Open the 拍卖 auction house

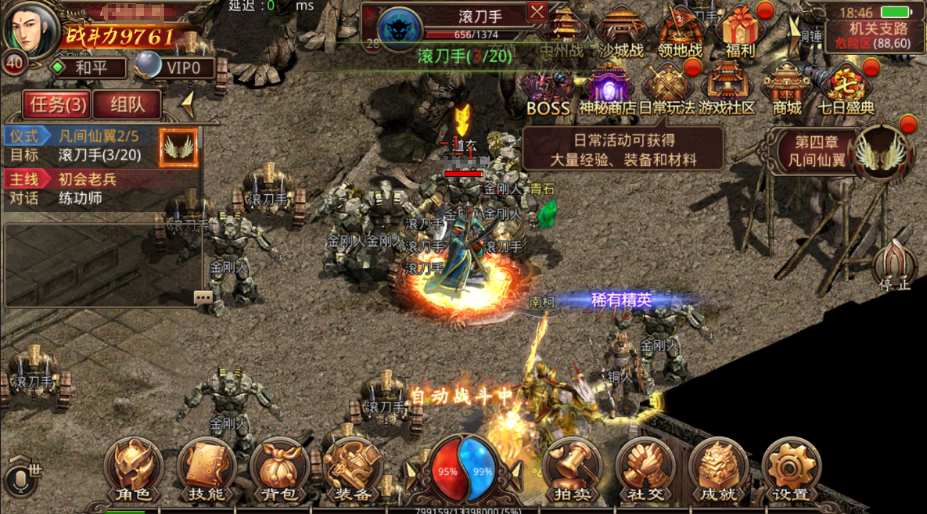(572, 469)
